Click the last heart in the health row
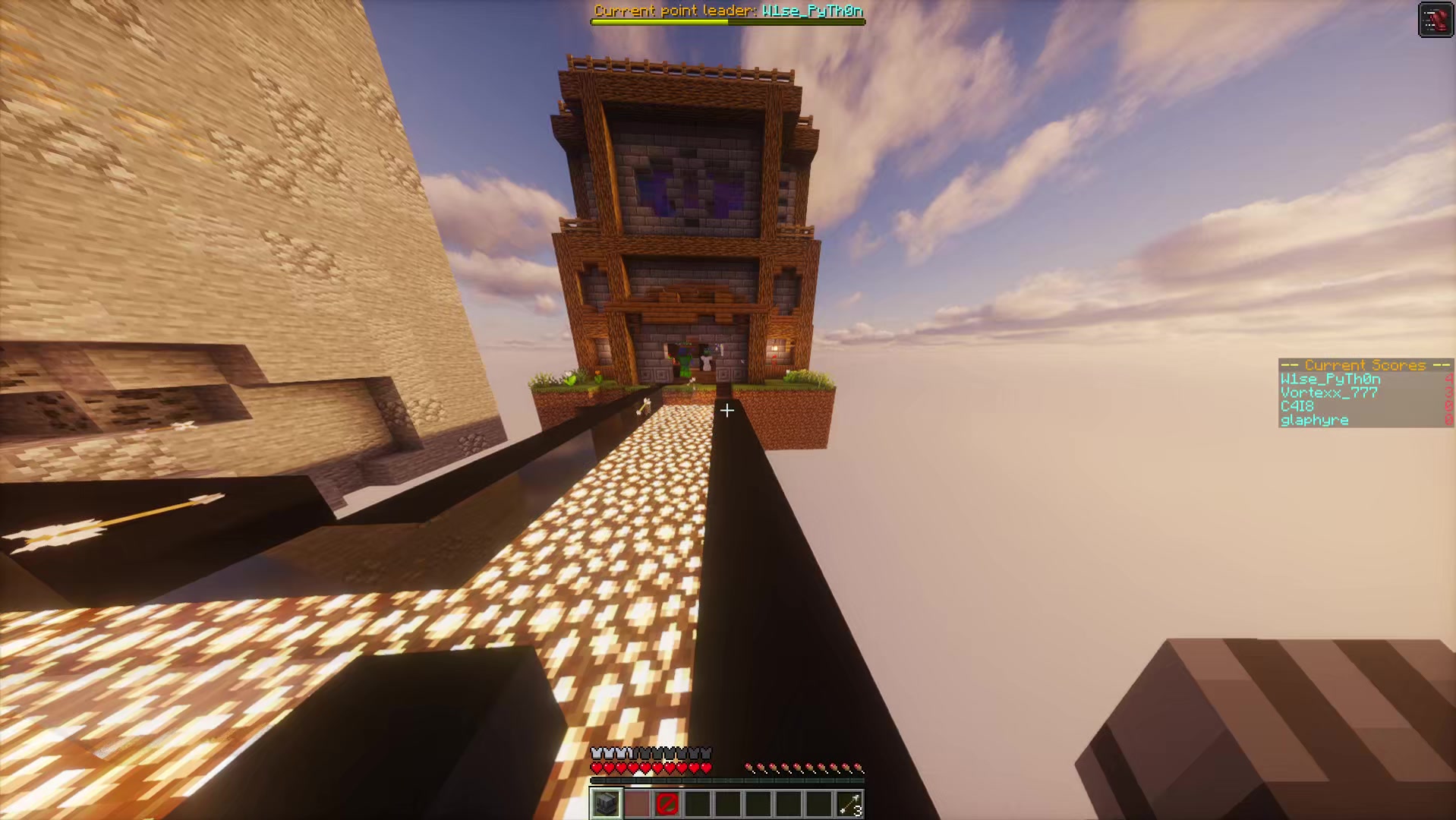This screenshot has width=1456, height=820. coord(706,767)
